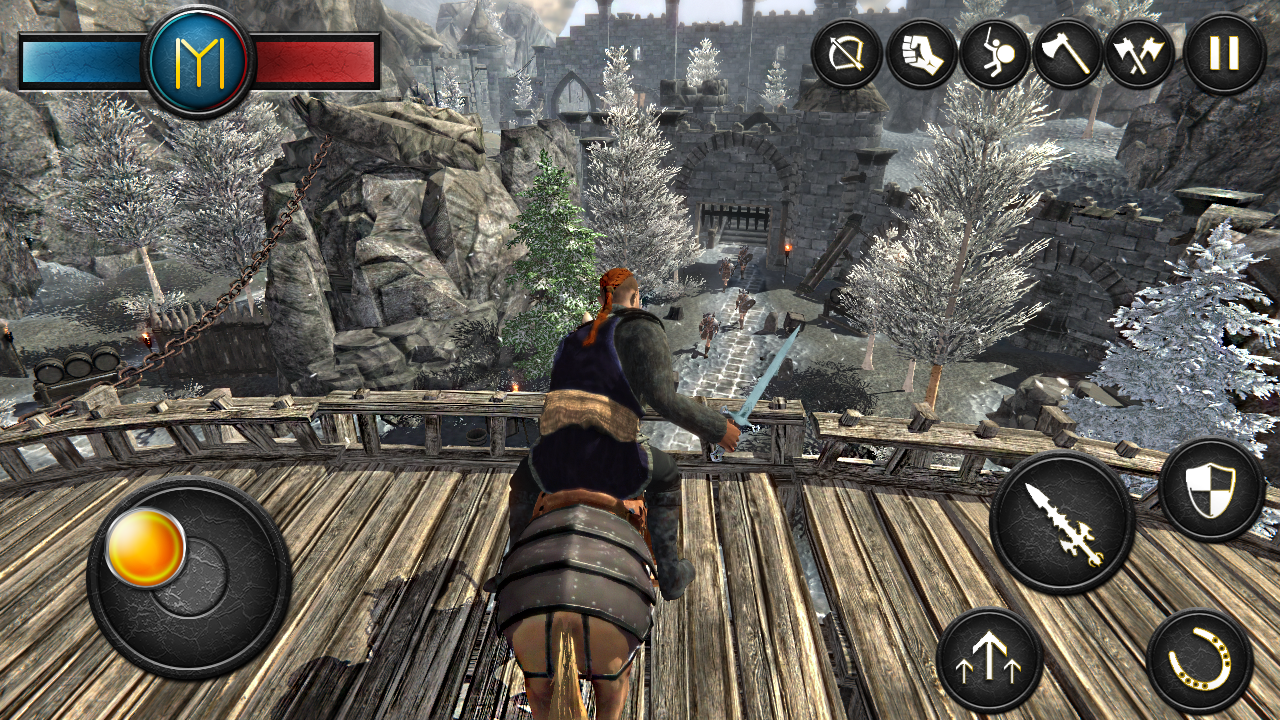Image resolution: width=1280 pixels, height=720 pixels.
Task: Activate the checkered shield block button
Action: [1211, 490]
